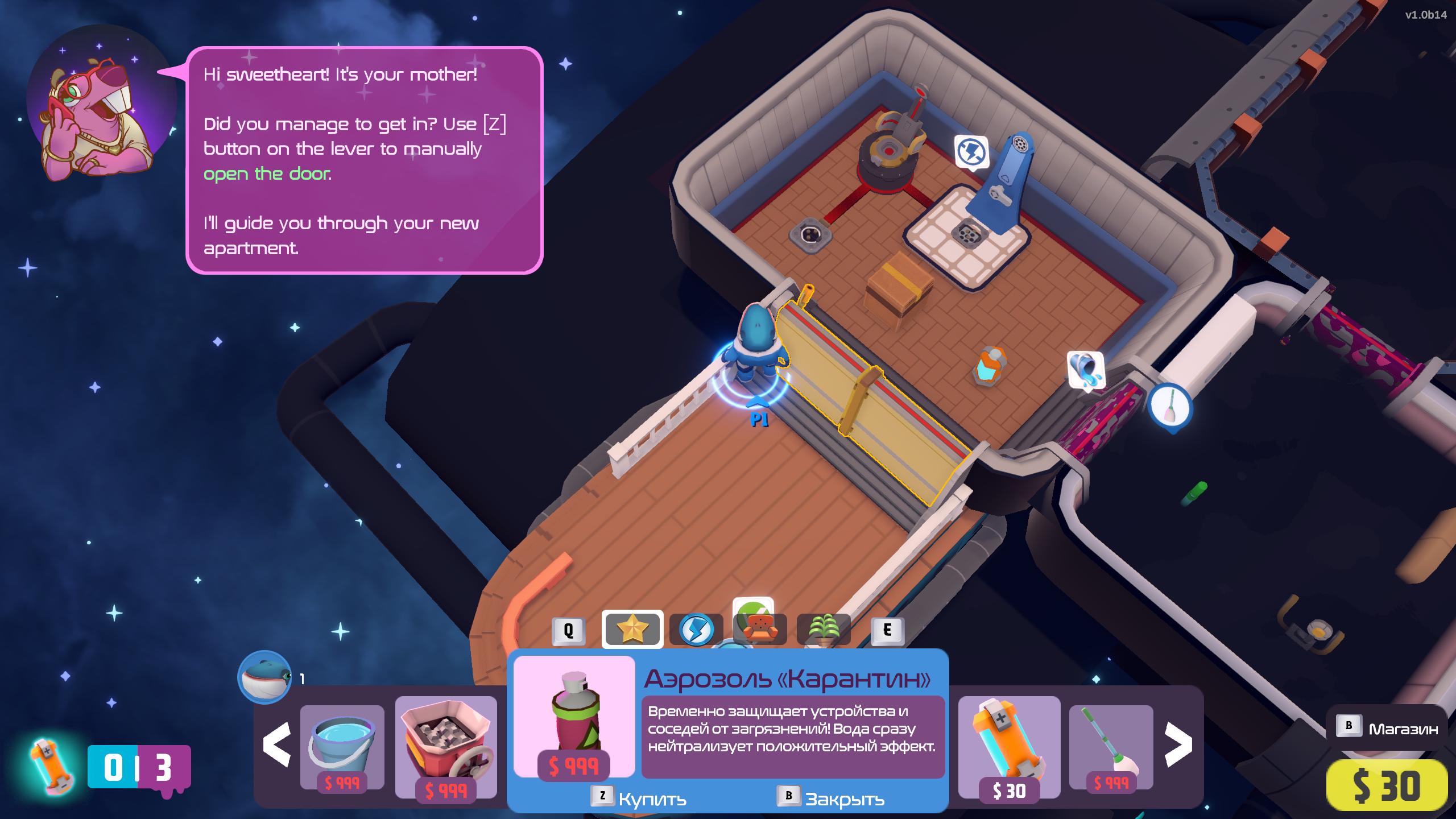The image size is (1456, 819).
Task: Select the water bucket shop item
Action: point(342,746)
